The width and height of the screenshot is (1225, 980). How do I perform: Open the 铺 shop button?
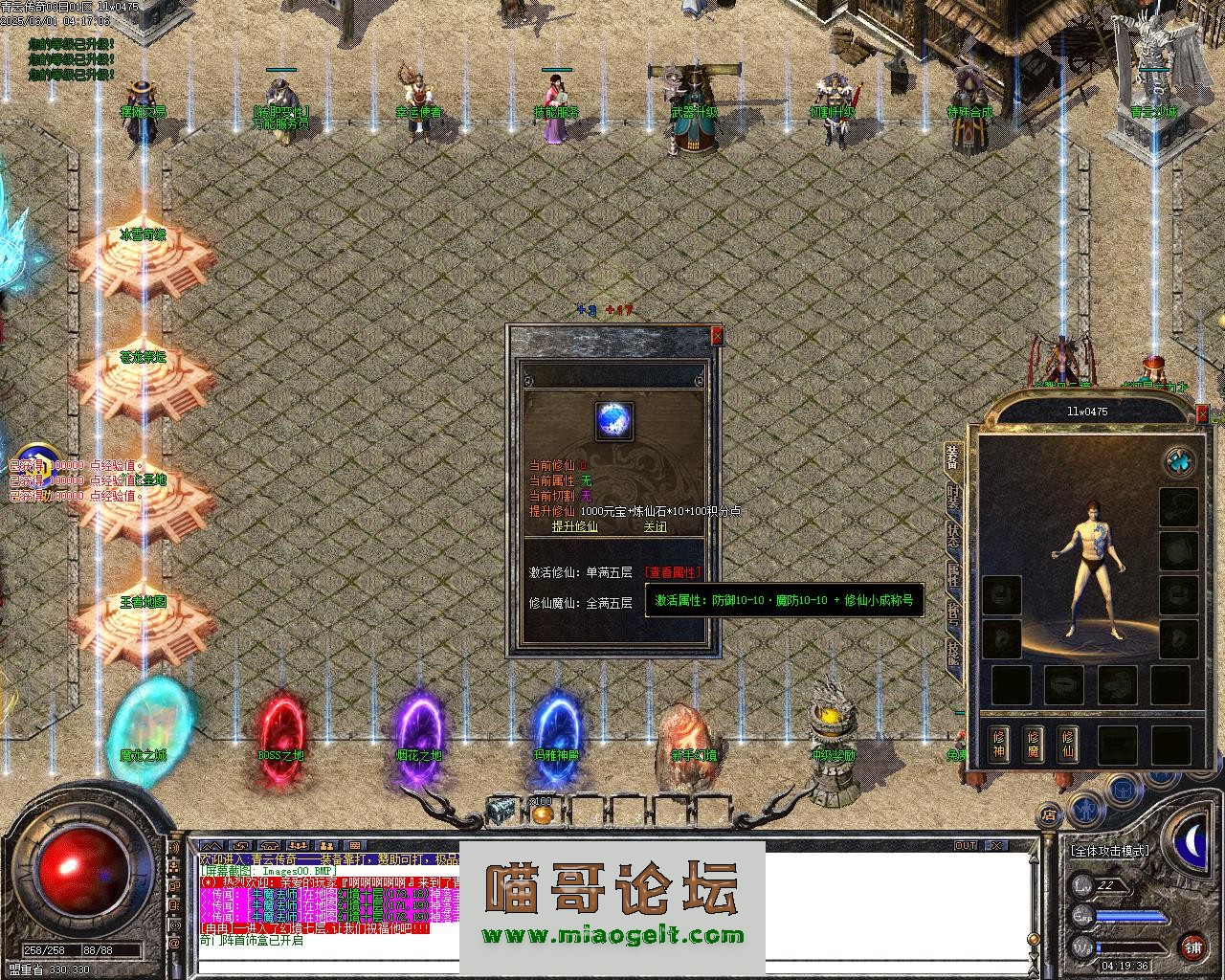[x=1192, y=948]
